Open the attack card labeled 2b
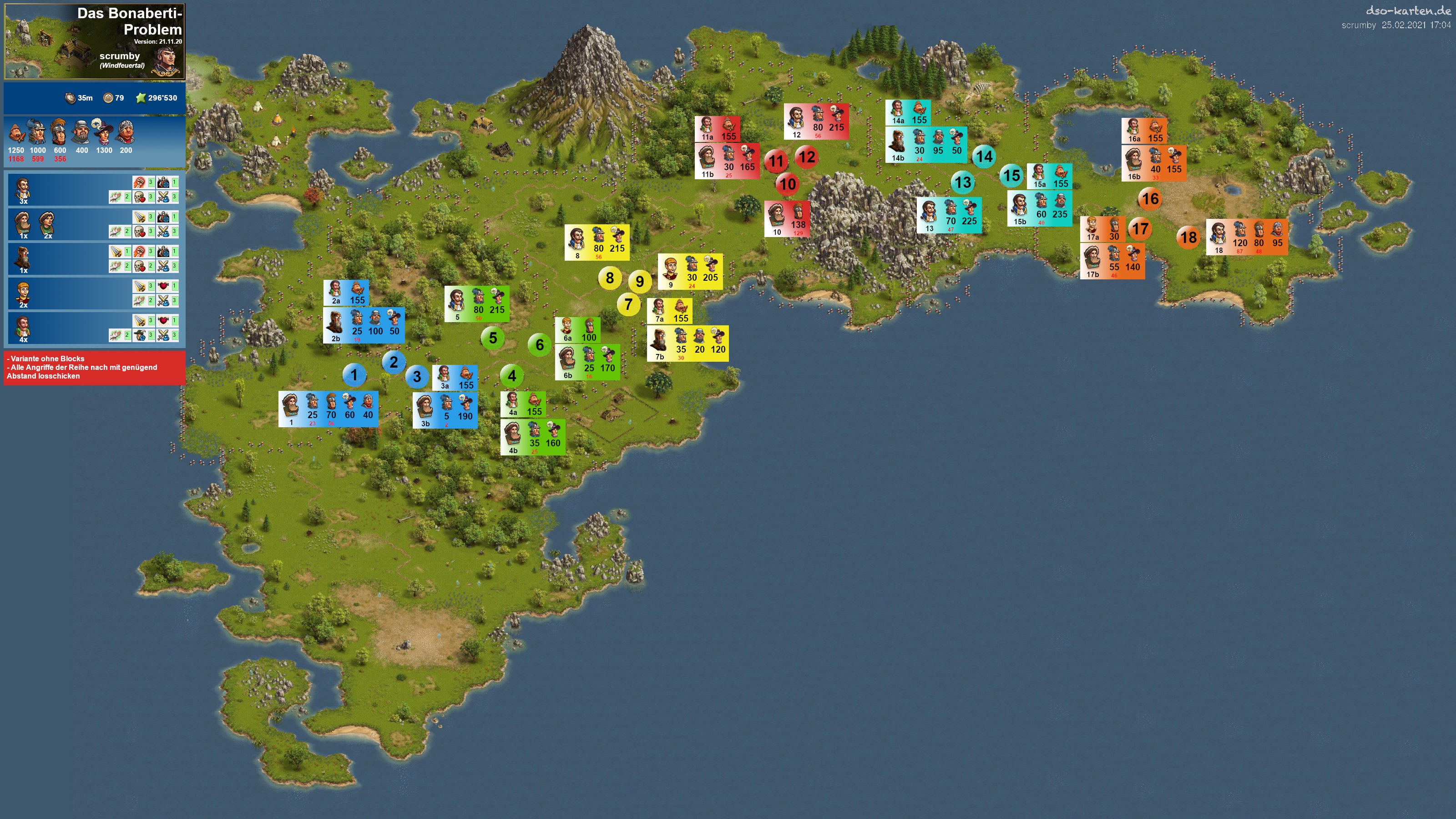Viewport: 1456px width, 819px height. click(x=364, y=325)
